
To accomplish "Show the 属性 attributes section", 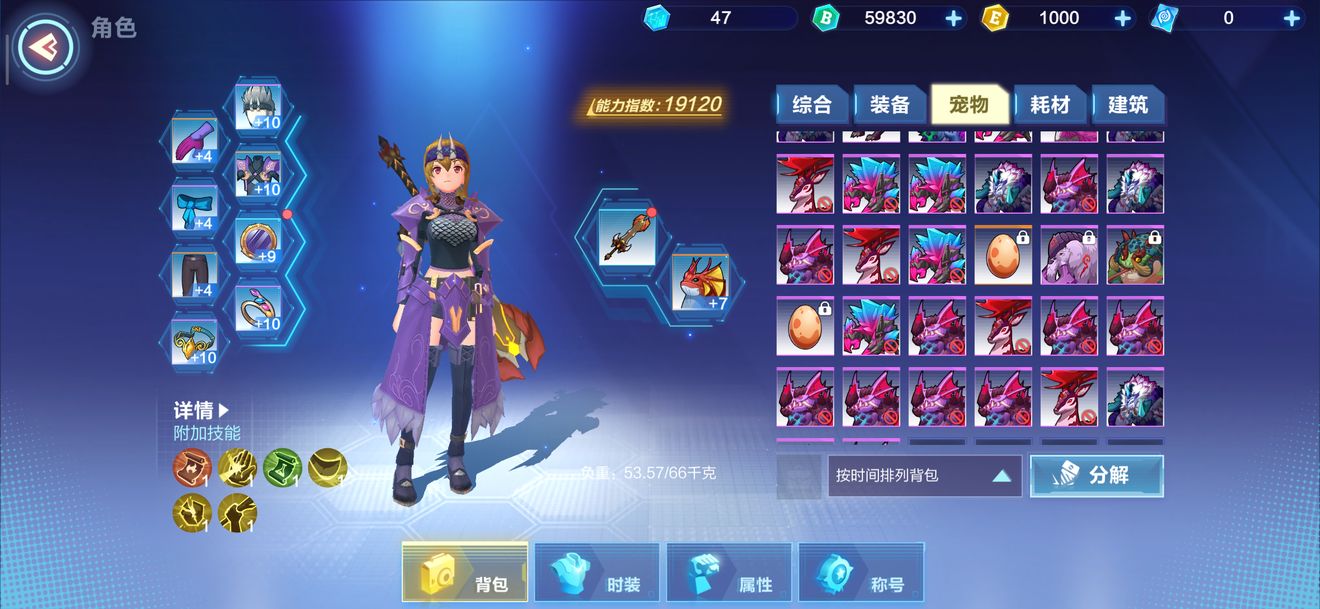I will [x=729, y=573].
